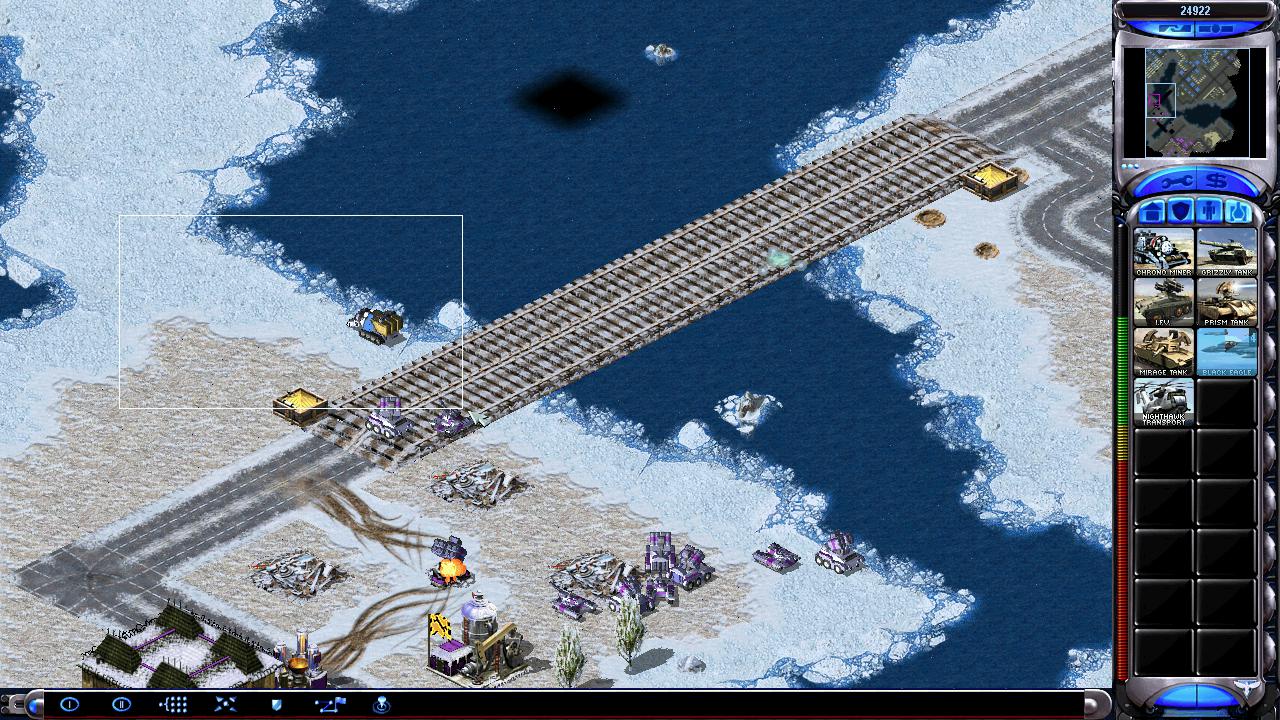The height and width of the screenshot is (720, 1280).
Task: Select Mirage Tank for production
Action: (1163, 352)
